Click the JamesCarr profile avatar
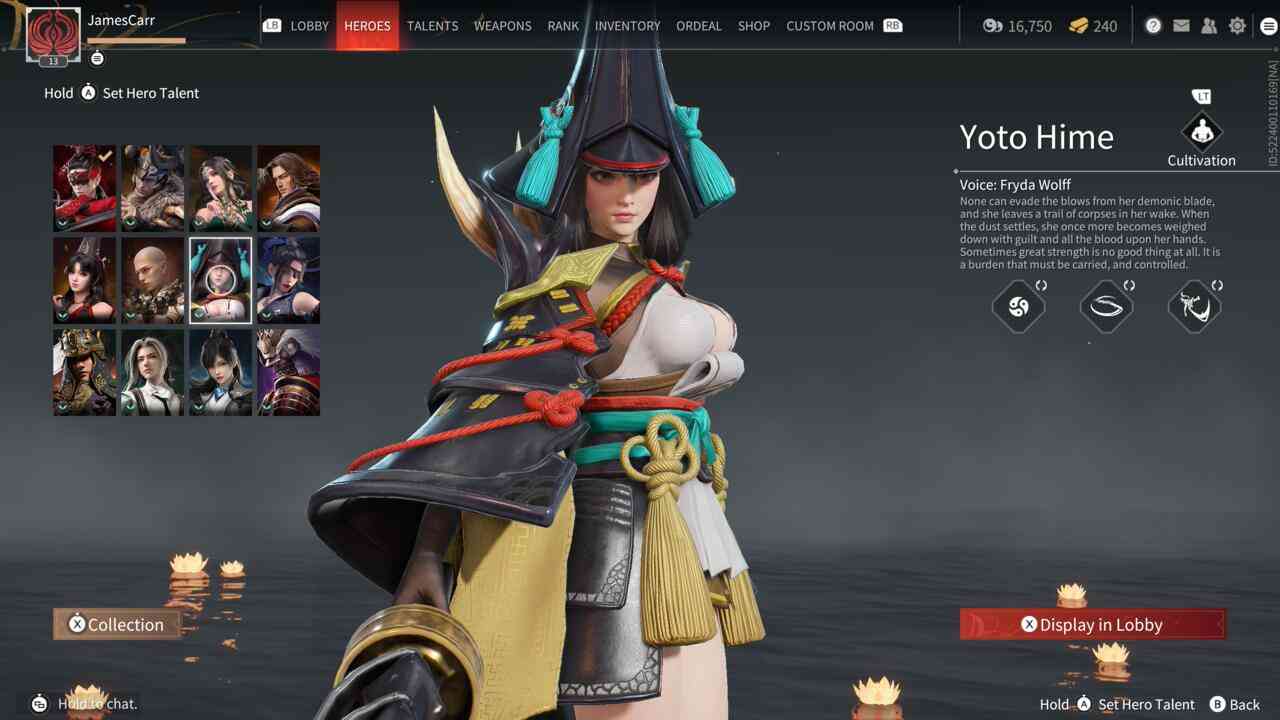 pyautogui.click(x=52, y=34)
